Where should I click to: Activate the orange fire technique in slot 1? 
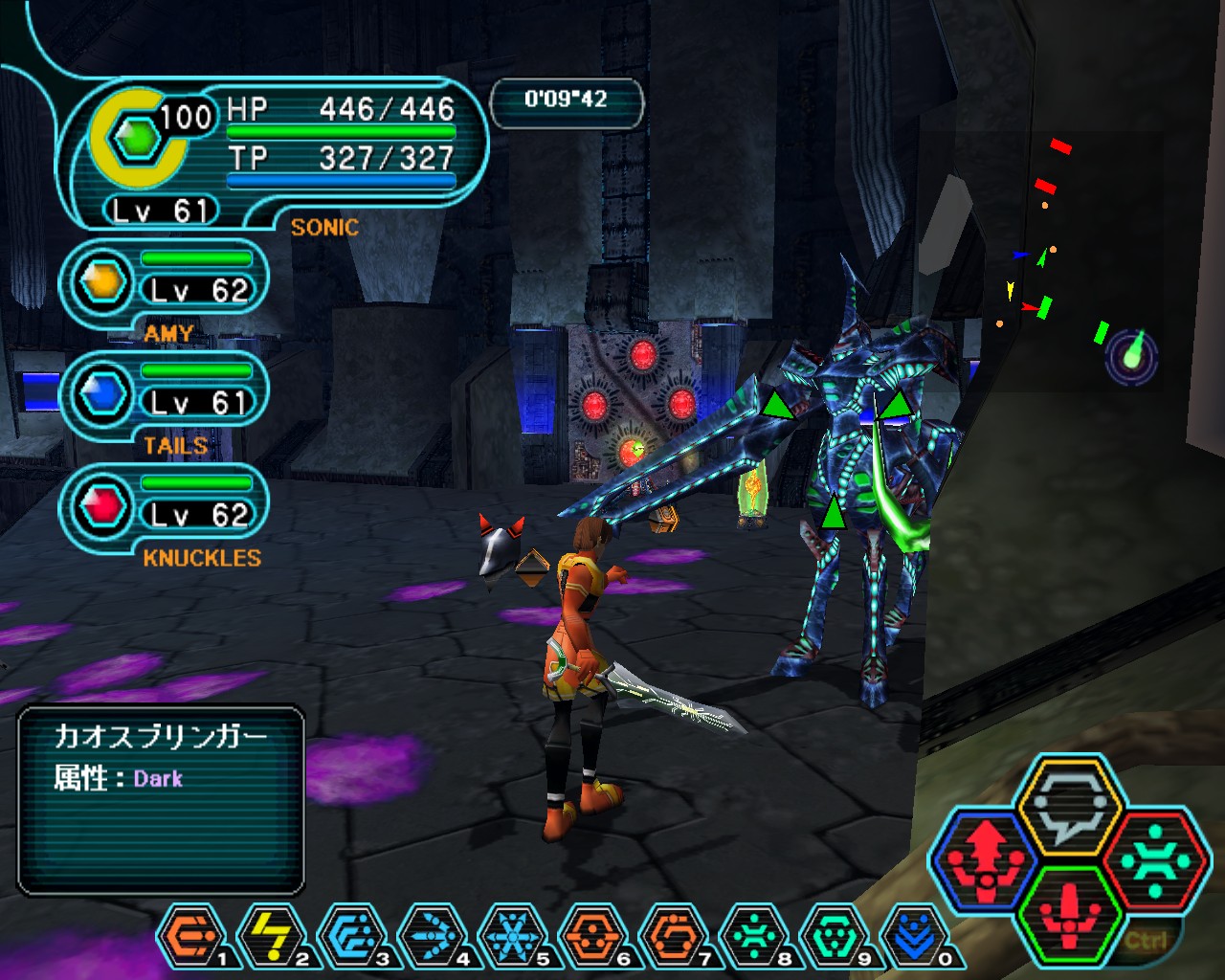191,936
